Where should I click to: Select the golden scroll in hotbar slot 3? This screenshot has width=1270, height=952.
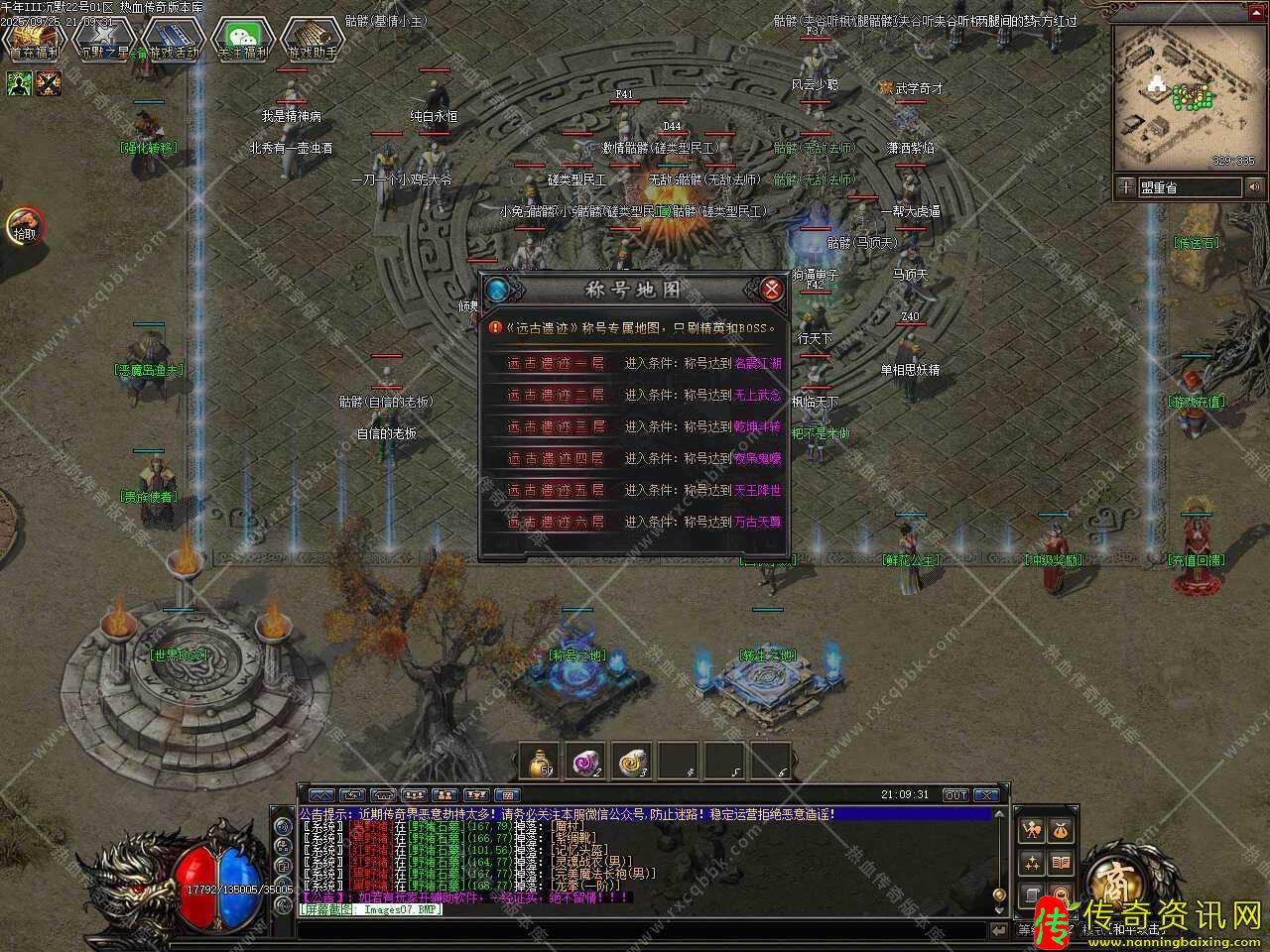pos(632,762)
